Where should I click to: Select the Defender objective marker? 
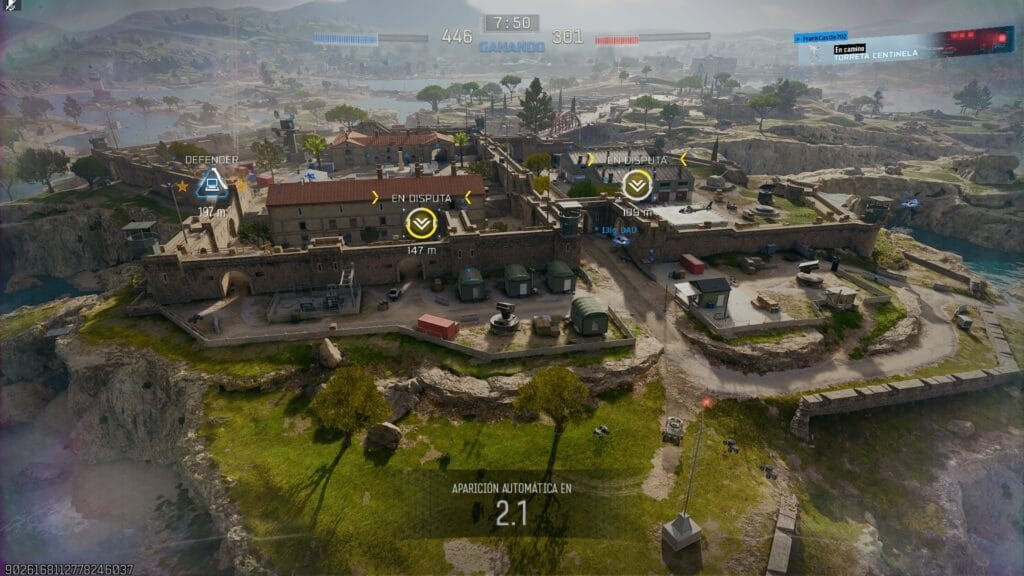pyautogui.click(x=211, y=184)
